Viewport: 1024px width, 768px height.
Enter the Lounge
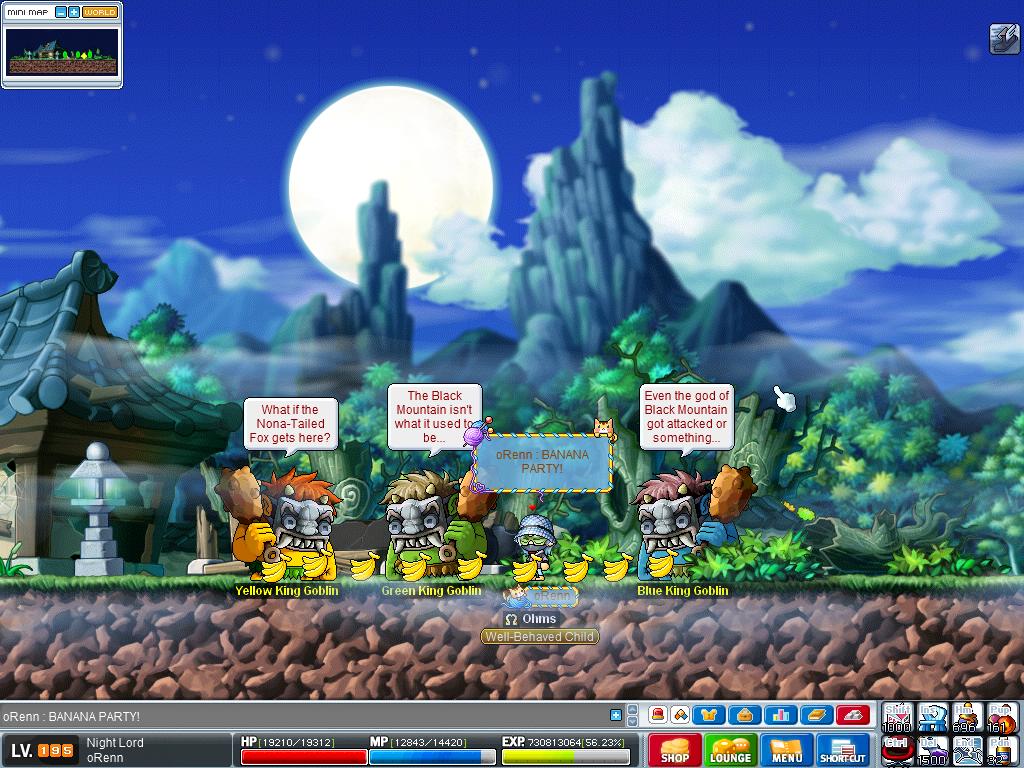point(730,750)
